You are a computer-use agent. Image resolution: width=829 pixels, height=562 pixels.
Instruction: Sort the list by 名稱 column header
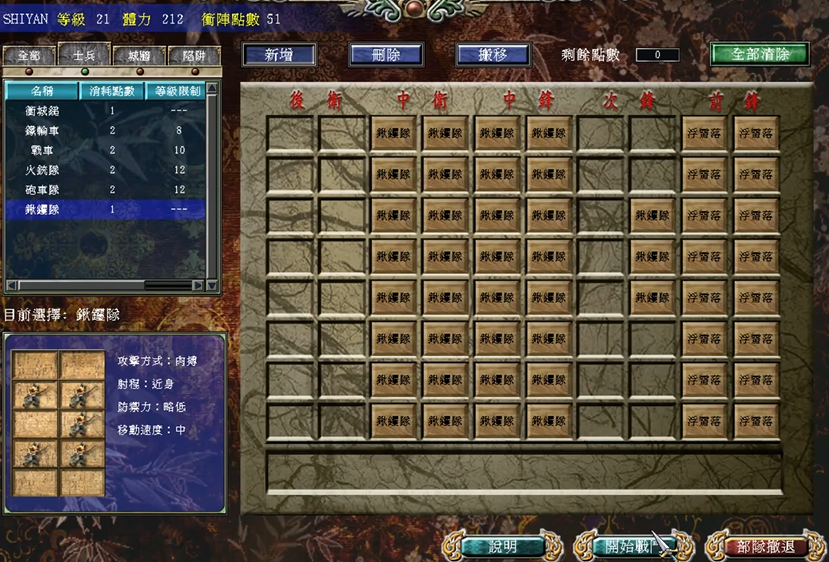coord(42,91)
